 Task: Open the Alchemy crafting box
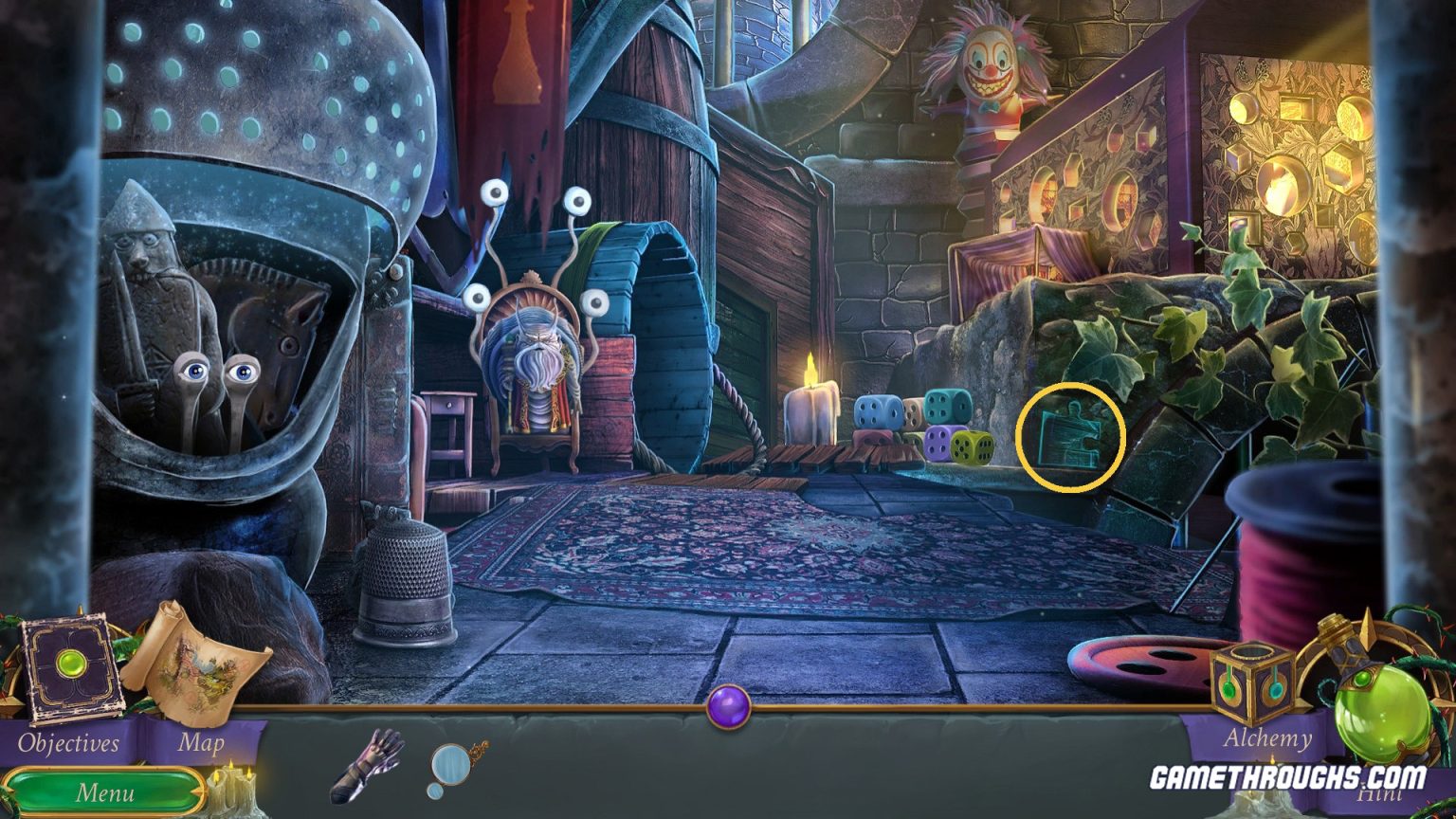1253,679
